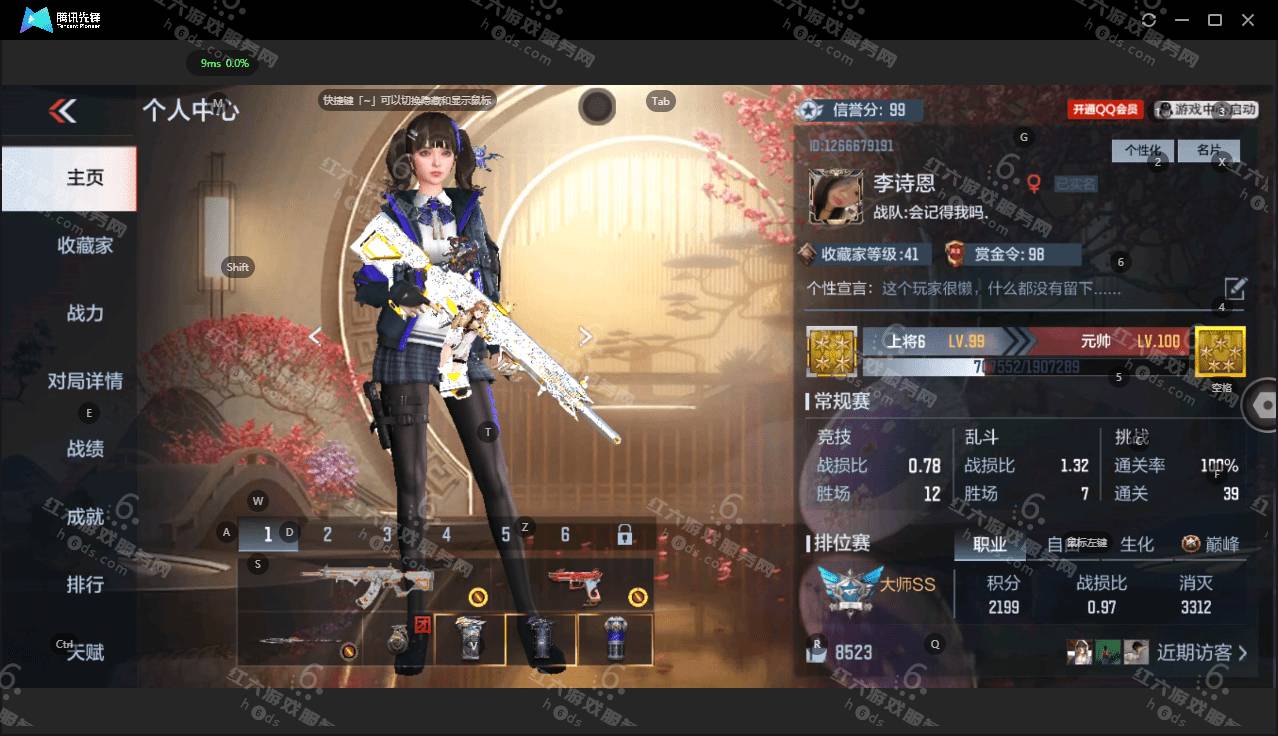Image resolution: width=1278 pixels, height=736 pixels.
Task: Show the 战绩 section
Action: (85, 449)
